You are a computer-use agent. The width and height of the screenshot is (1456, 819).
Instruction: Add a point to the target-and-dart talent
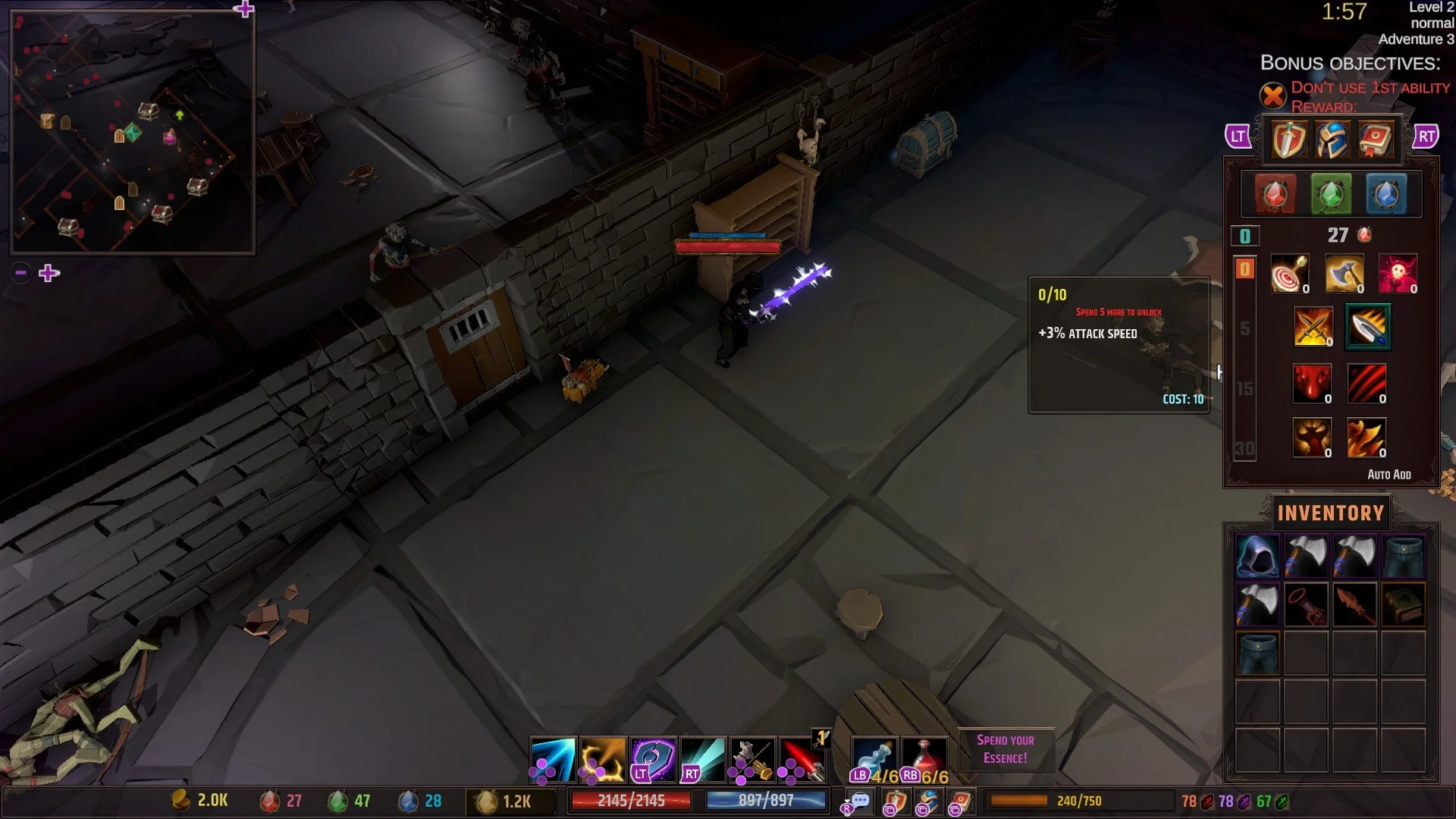pos(1289,274)
